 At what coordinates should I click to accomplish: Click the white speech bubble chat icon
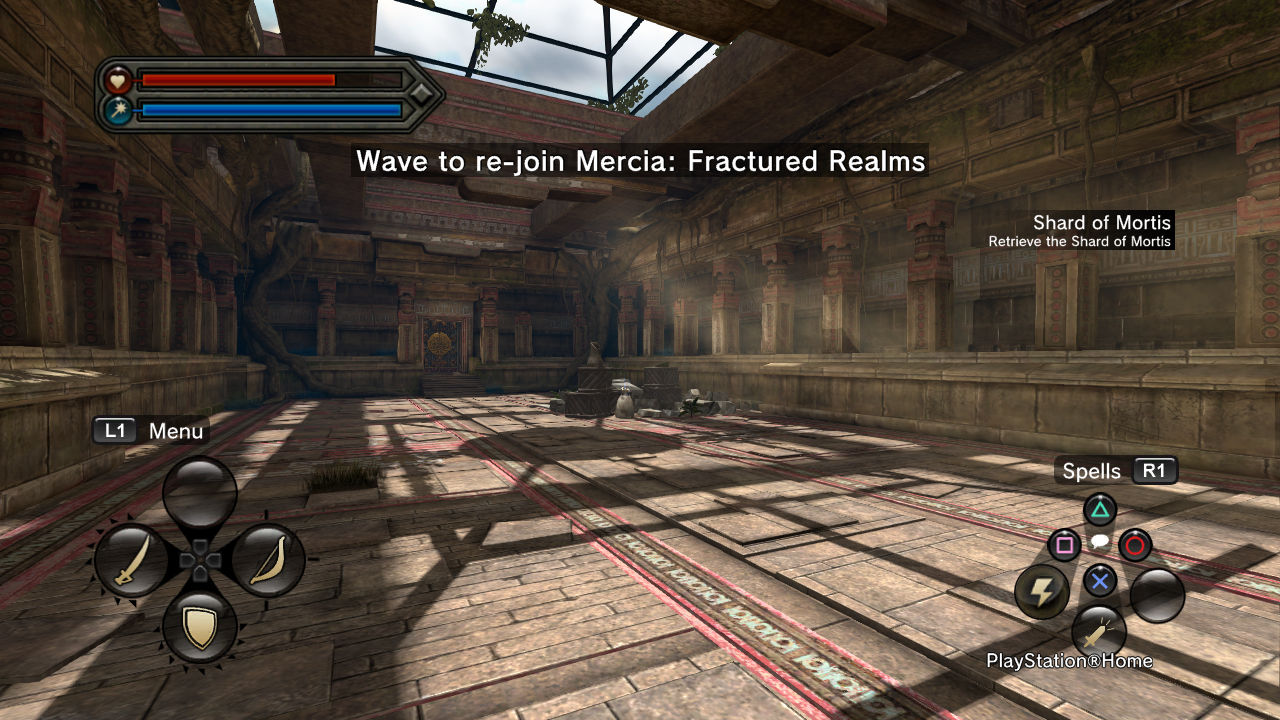click(1099, 541)
